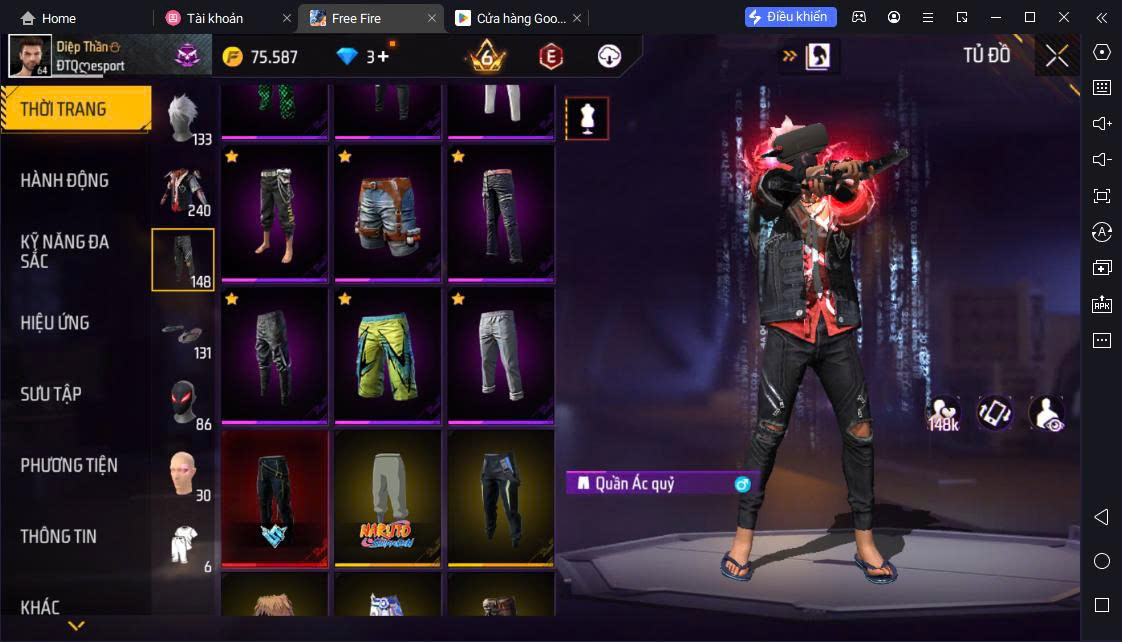Equip the light gray rolled-up pants

tap(500, 353)
